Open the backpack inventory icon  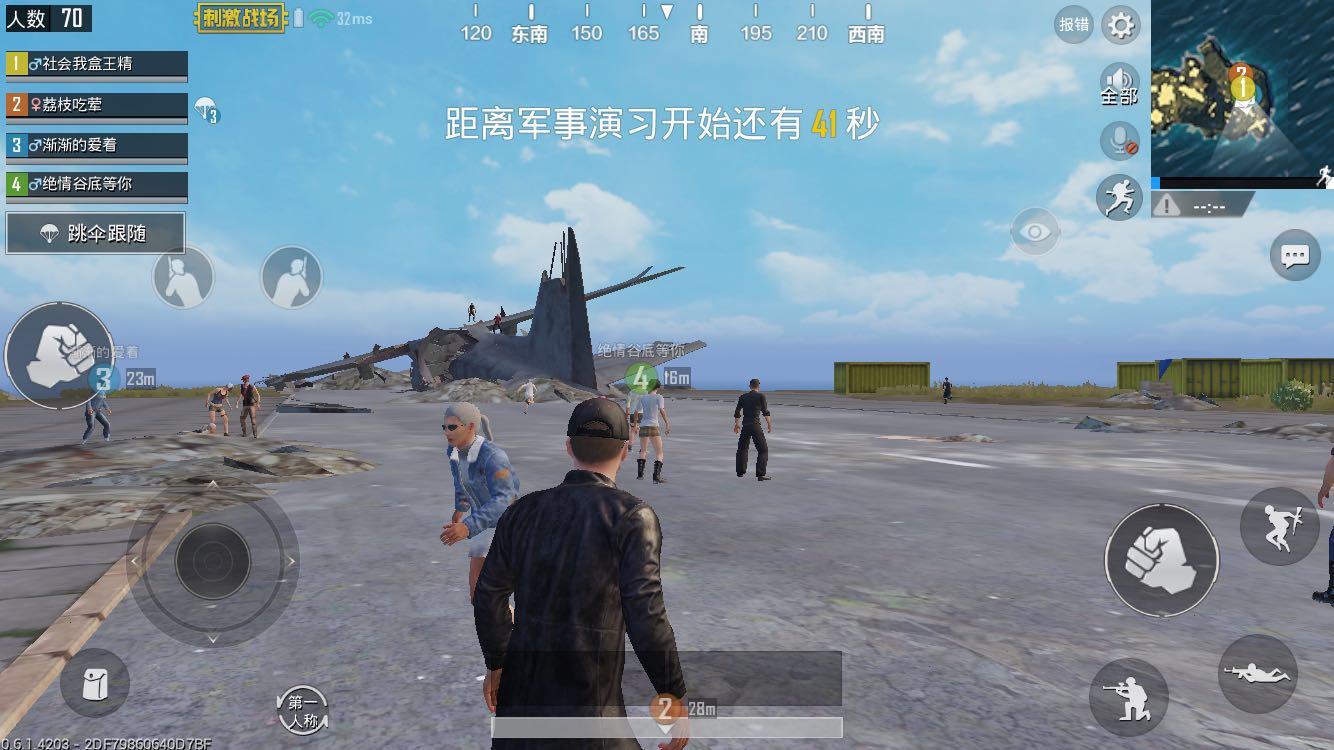[95, 683]
